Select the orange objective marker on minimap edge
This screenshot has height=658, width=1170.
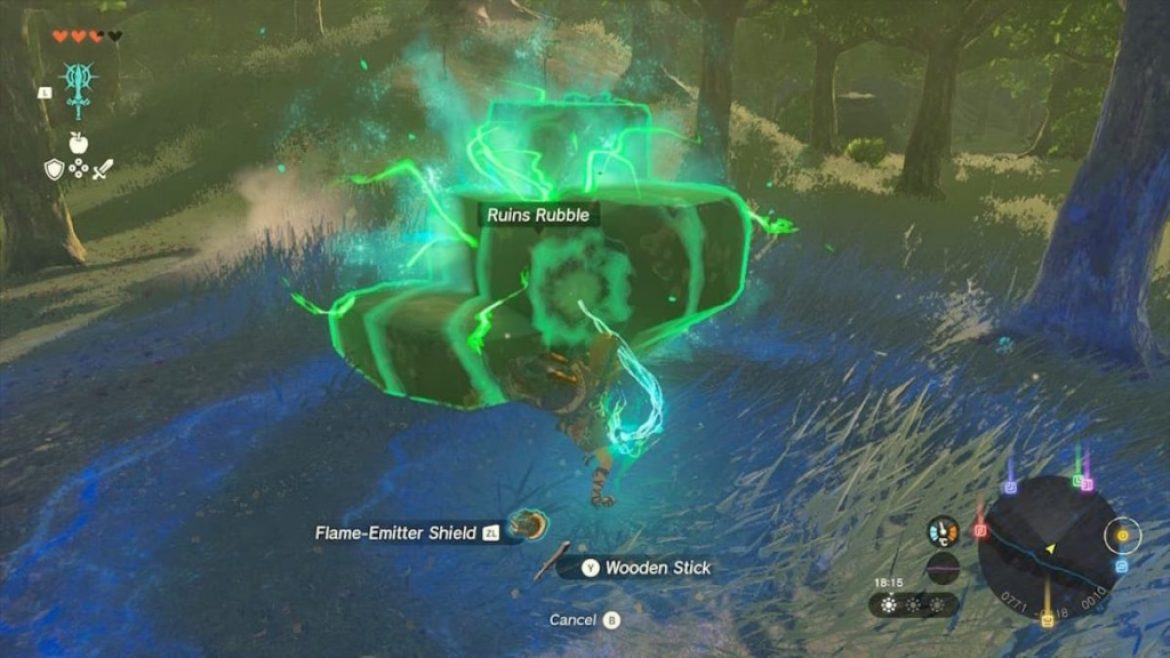[x=1122, y=536]
